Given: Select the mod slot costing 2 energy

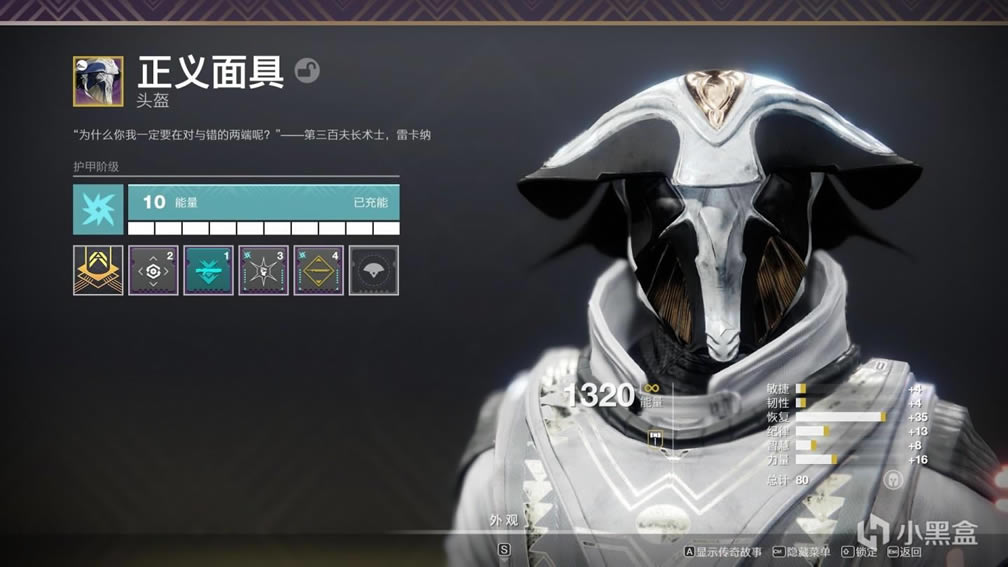Looking at the screenshot, I should (153, 270).
